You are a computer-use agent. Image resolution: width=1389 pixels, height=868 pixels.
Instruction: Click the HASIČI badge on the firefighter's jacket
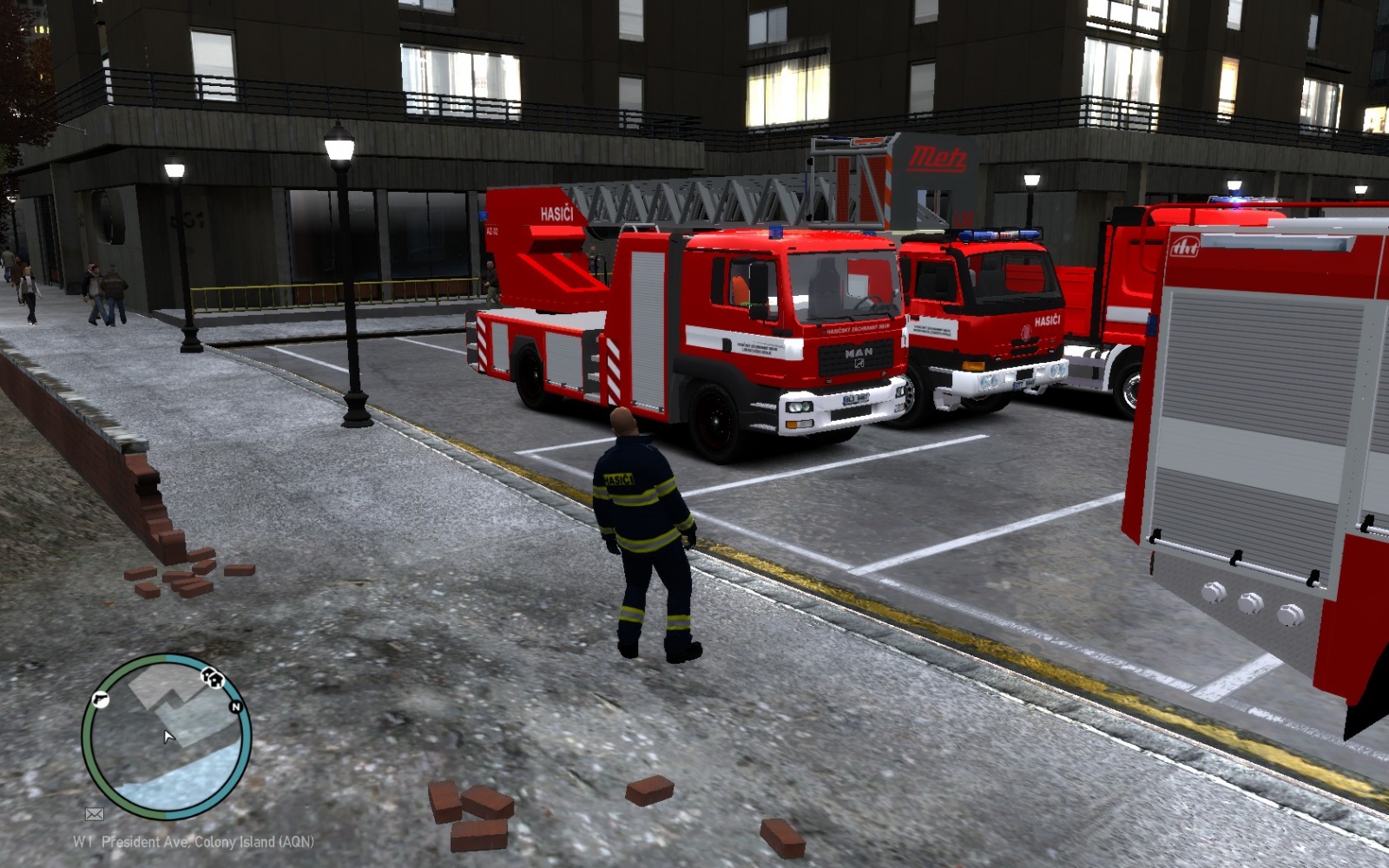[619, 479]
